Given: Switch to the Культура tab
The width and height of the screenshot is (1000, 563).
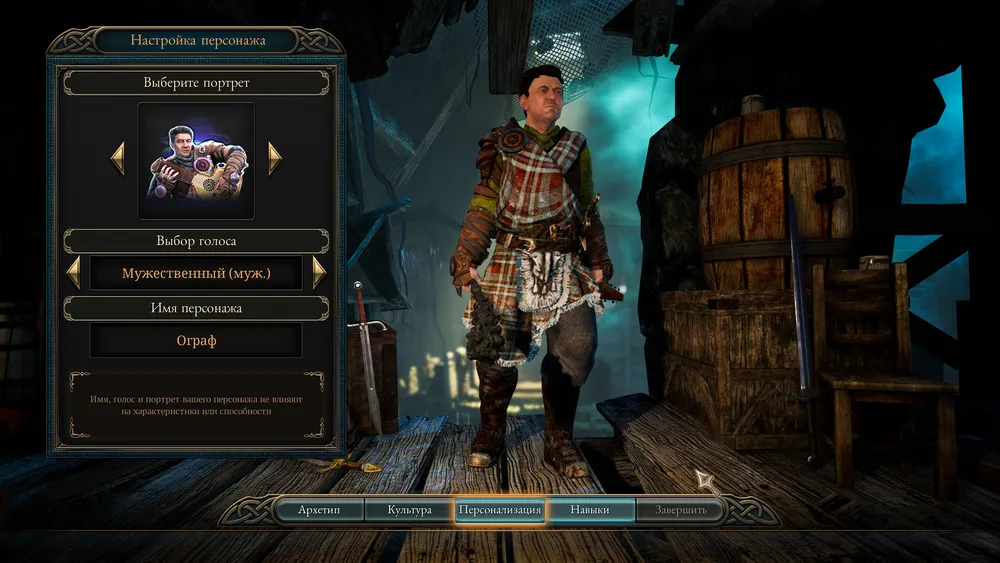Looking at the screenshot, I should [410, 510].
